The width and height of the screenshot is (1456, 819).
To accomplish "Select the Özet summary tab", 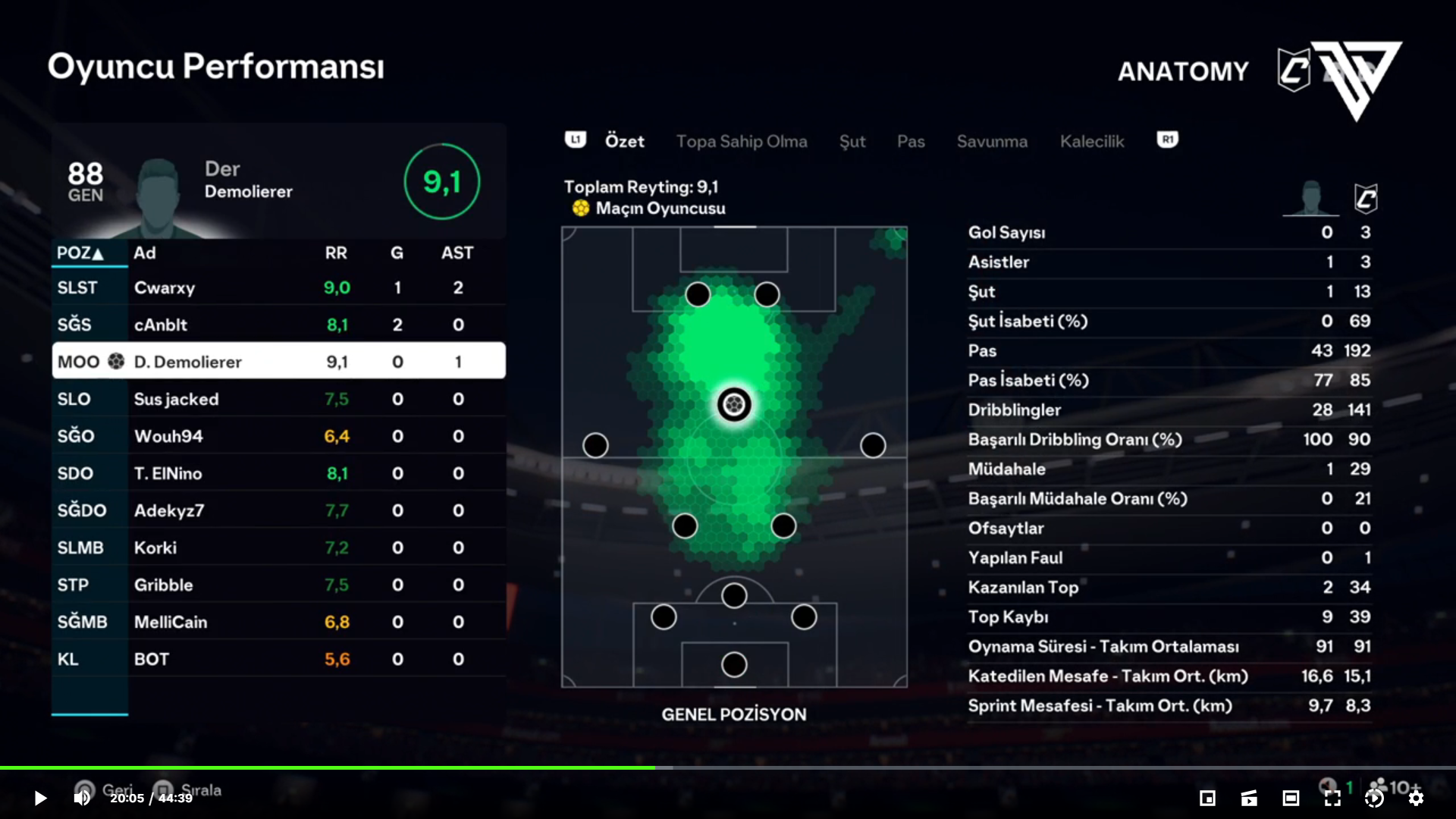I will pyautogui.click(x=624, y=142).
